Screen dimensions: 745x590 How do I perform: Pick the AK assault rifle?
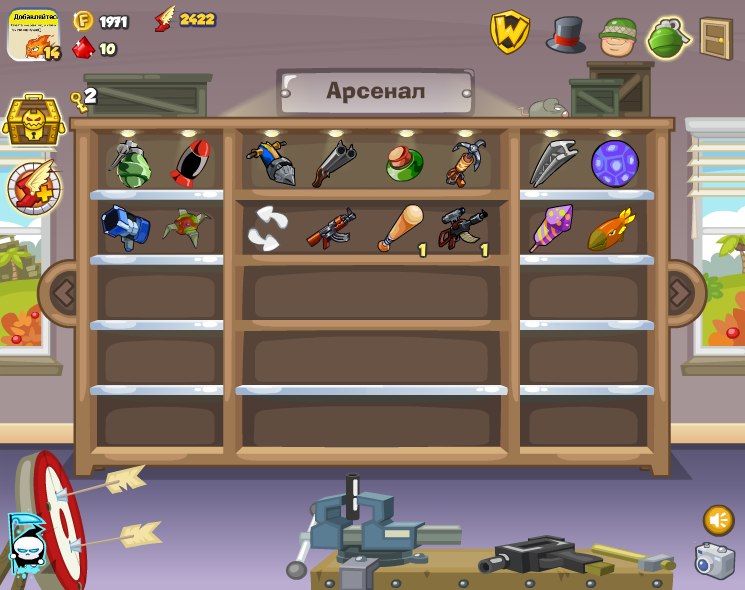coord(331,229)
